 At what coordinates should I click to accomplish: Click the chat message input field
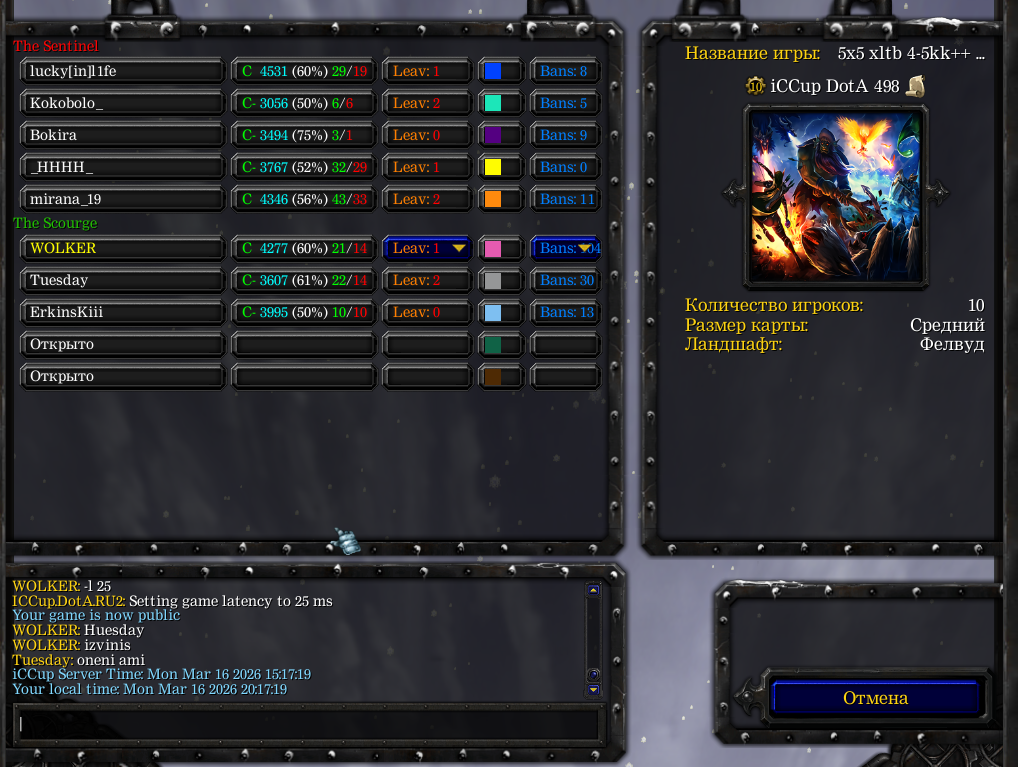point(308,724)
